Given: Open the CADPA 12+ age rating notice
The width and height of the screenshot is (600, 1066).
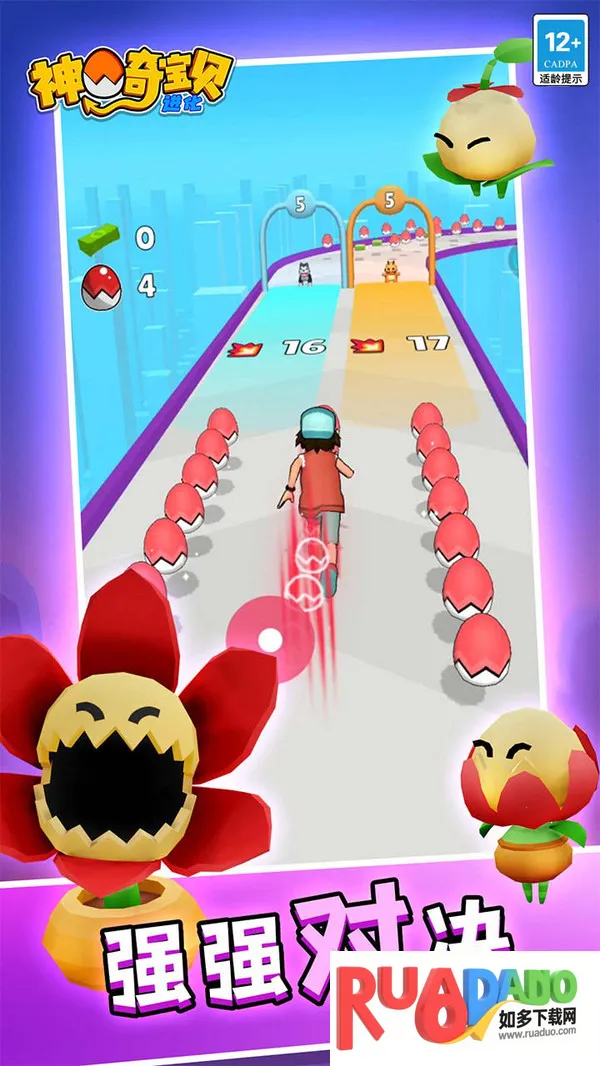Looking at the screenshot, I should pos(560,49).
